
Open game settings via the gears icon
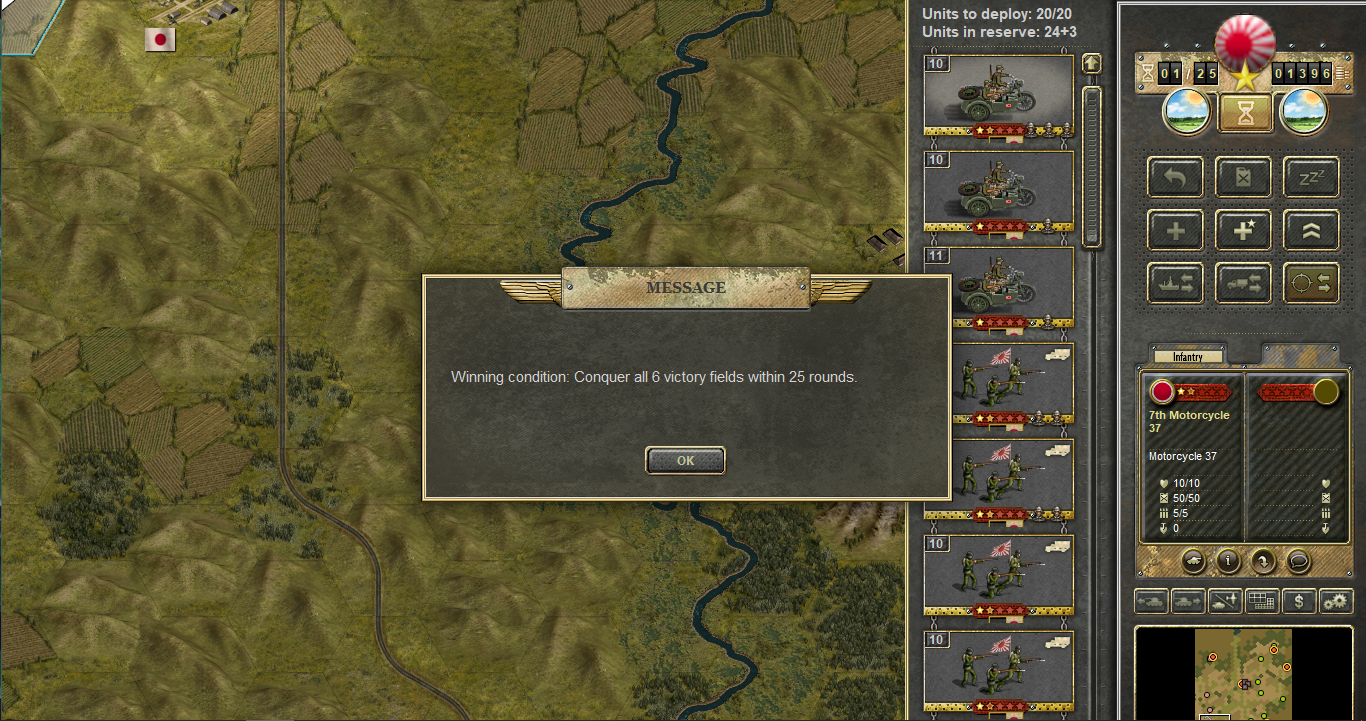[x=1335, y=602]
